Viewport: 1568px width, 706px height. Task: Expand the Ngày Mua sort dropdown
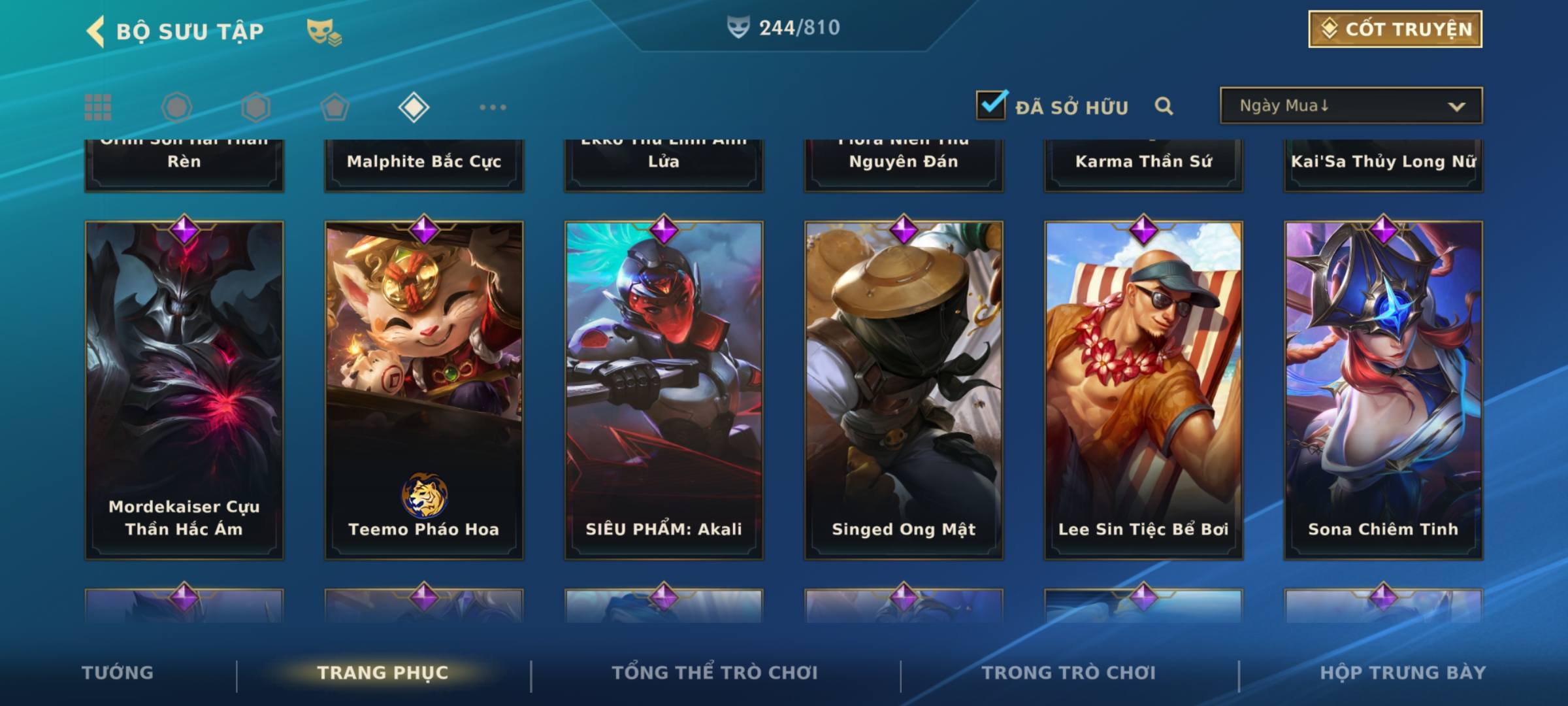click(x=1350, y=106)
